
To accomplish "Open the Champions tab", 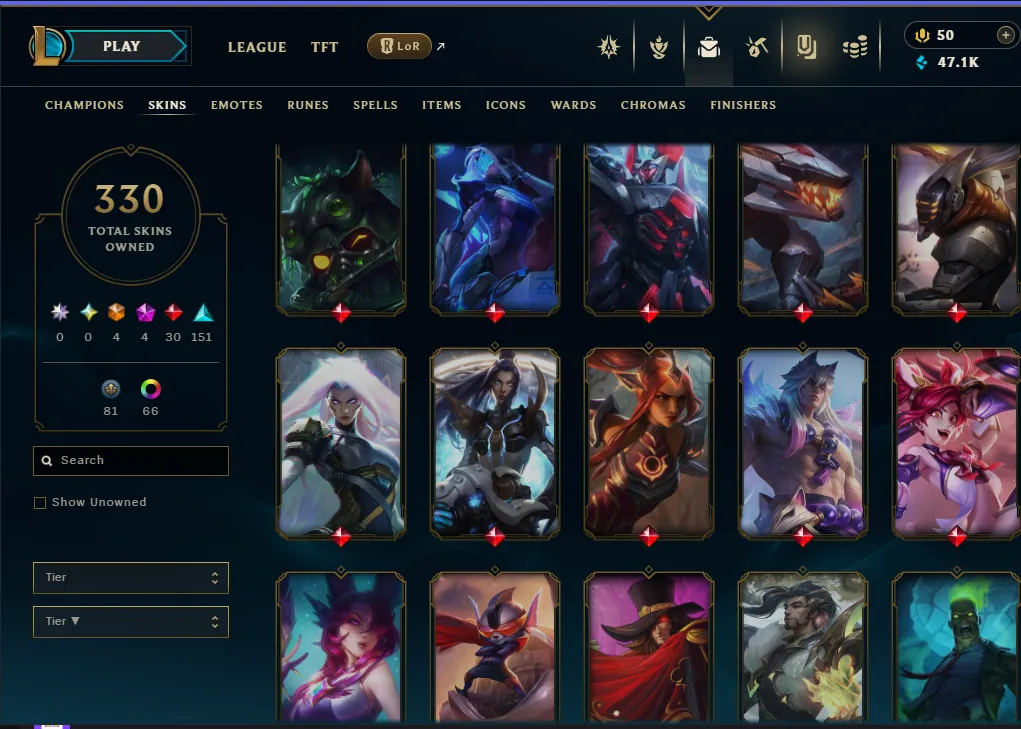I will click(x=84, y=105).
